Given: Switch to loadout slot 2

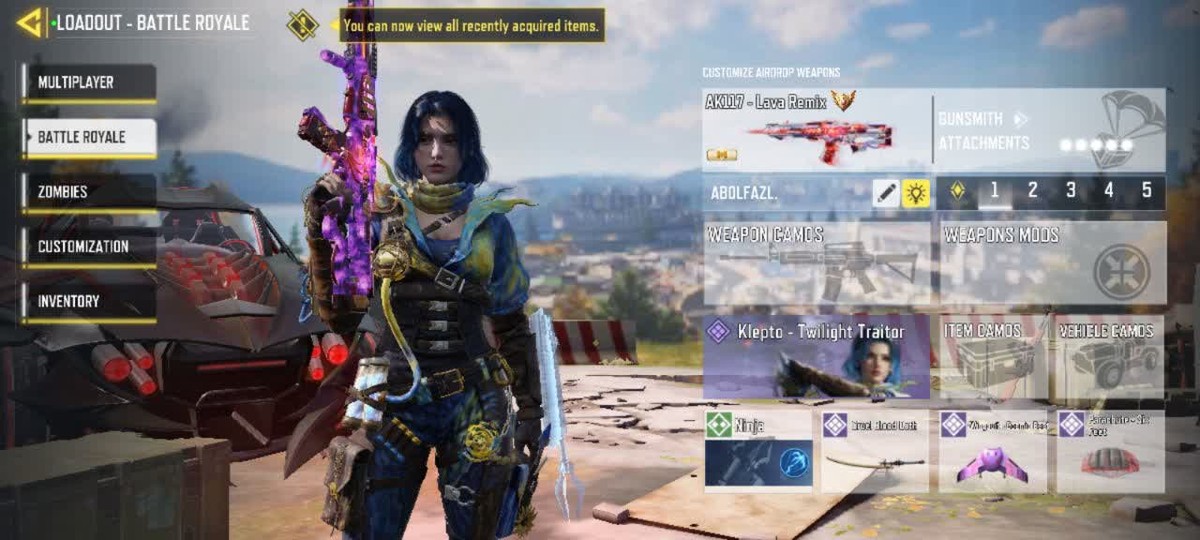Looking at the screenshot, I should [1033, 191].
